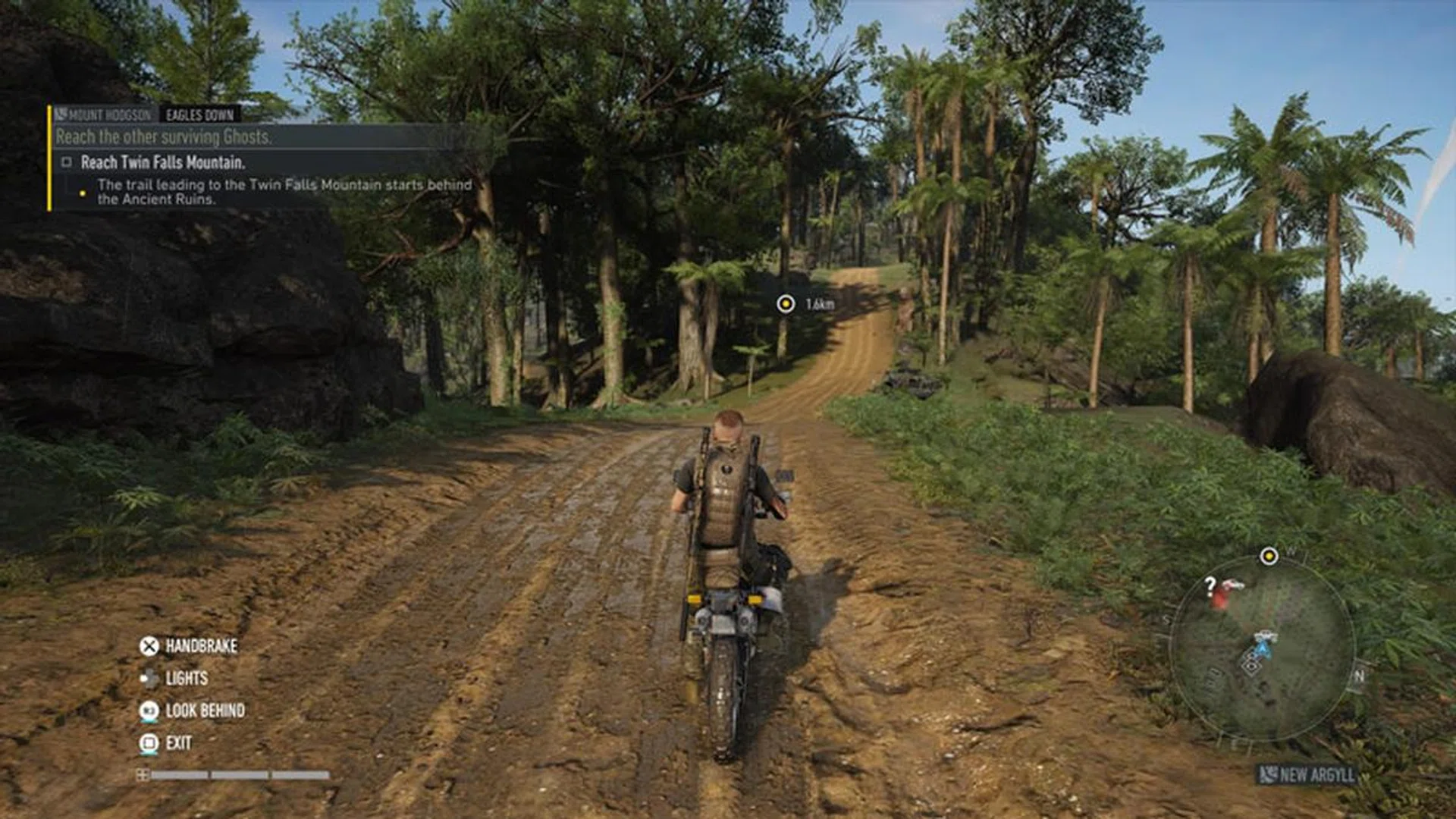Open the 1.6km waypoint marker

pyautogui.click(x=785, y=303)
